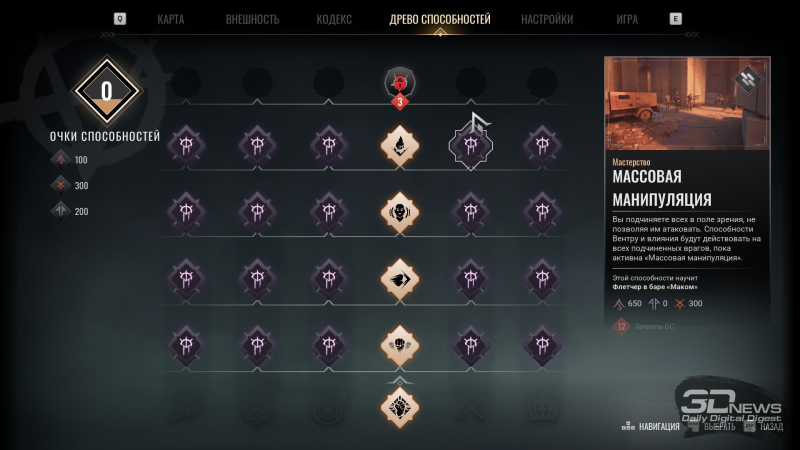
Task: Choose the unlocked flame silhouette ability
Action: pos(400,146)
